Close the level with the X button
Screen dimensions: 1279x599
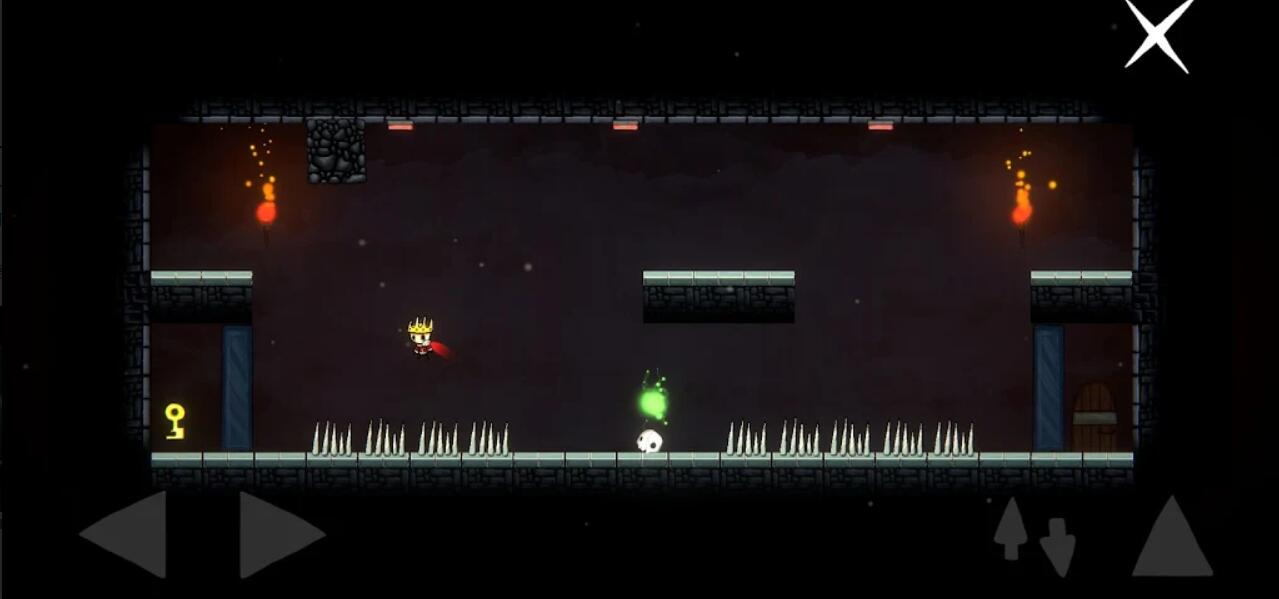1157,34
